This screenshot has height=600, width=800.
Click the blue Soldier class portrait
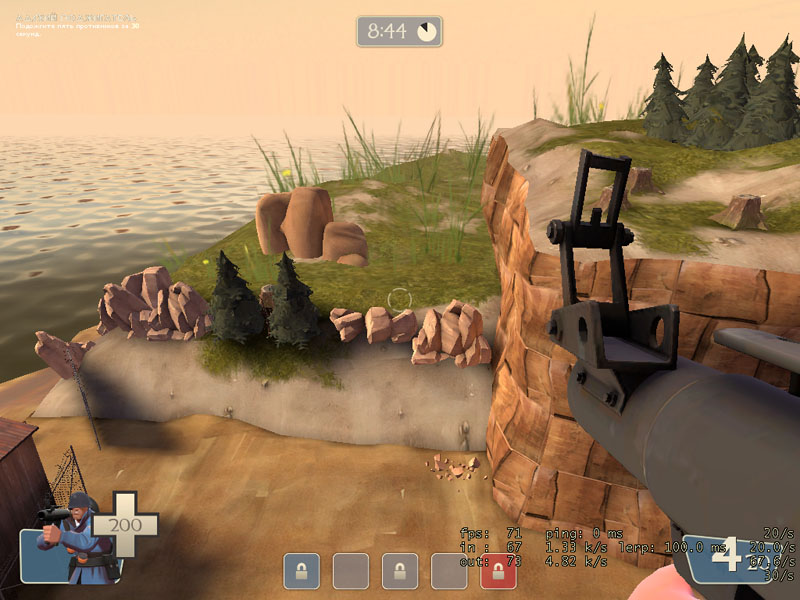(x=68, y=545)
